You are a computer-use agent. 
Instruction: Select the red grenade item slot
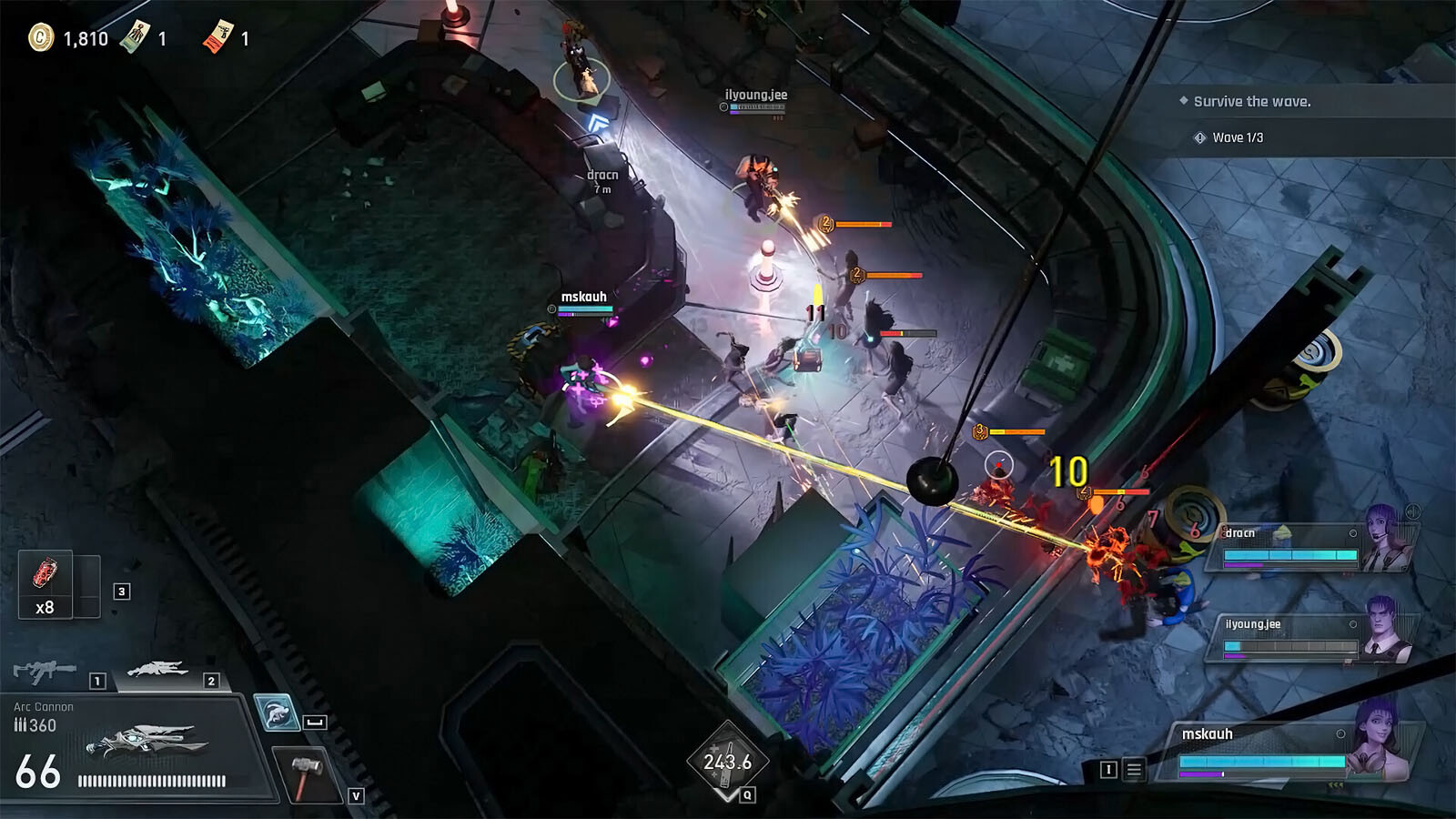click(x=45, y=584)
